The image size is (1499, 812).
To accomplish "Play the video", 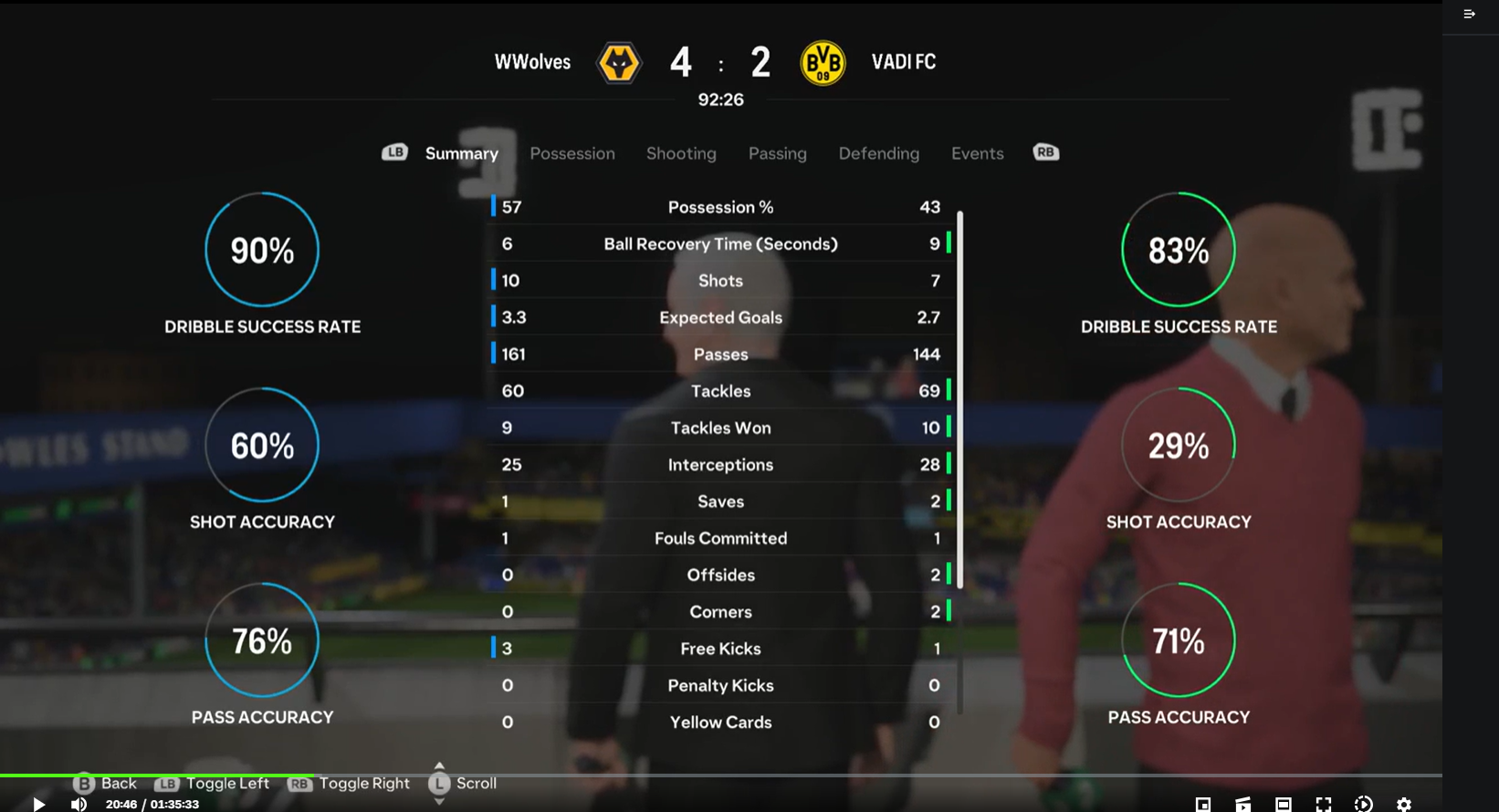I will click(x=38, y=804).
